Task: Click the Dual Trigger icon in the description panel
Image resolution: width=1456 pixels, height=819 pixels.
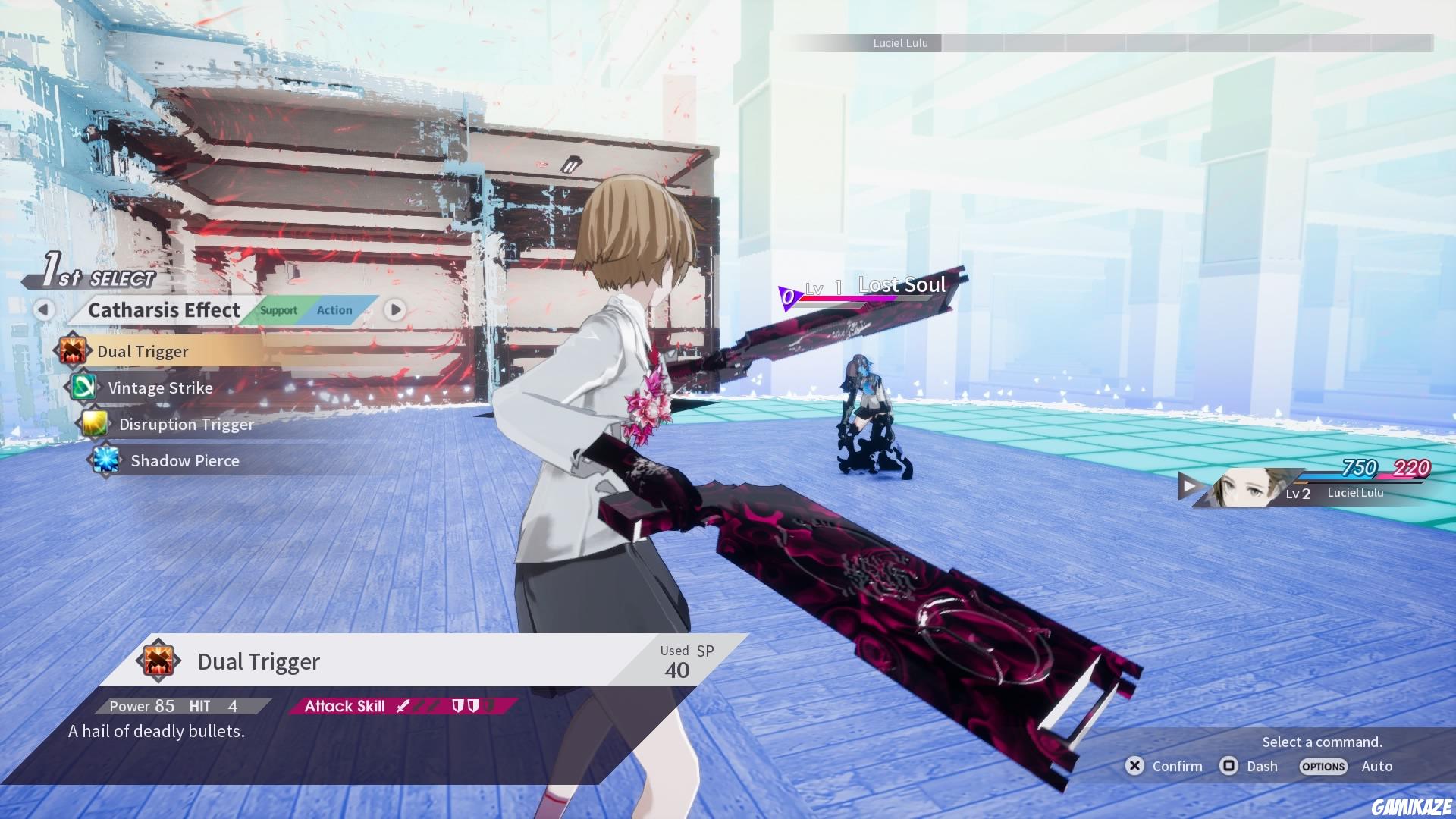Action: coord(159,661)
